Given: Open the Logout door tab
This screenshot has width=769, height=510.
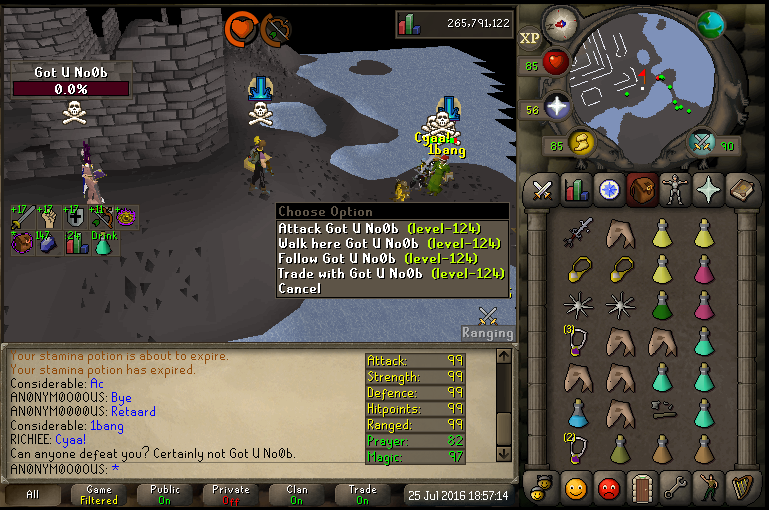Looking at the screenshot, I should click(642, 489).
